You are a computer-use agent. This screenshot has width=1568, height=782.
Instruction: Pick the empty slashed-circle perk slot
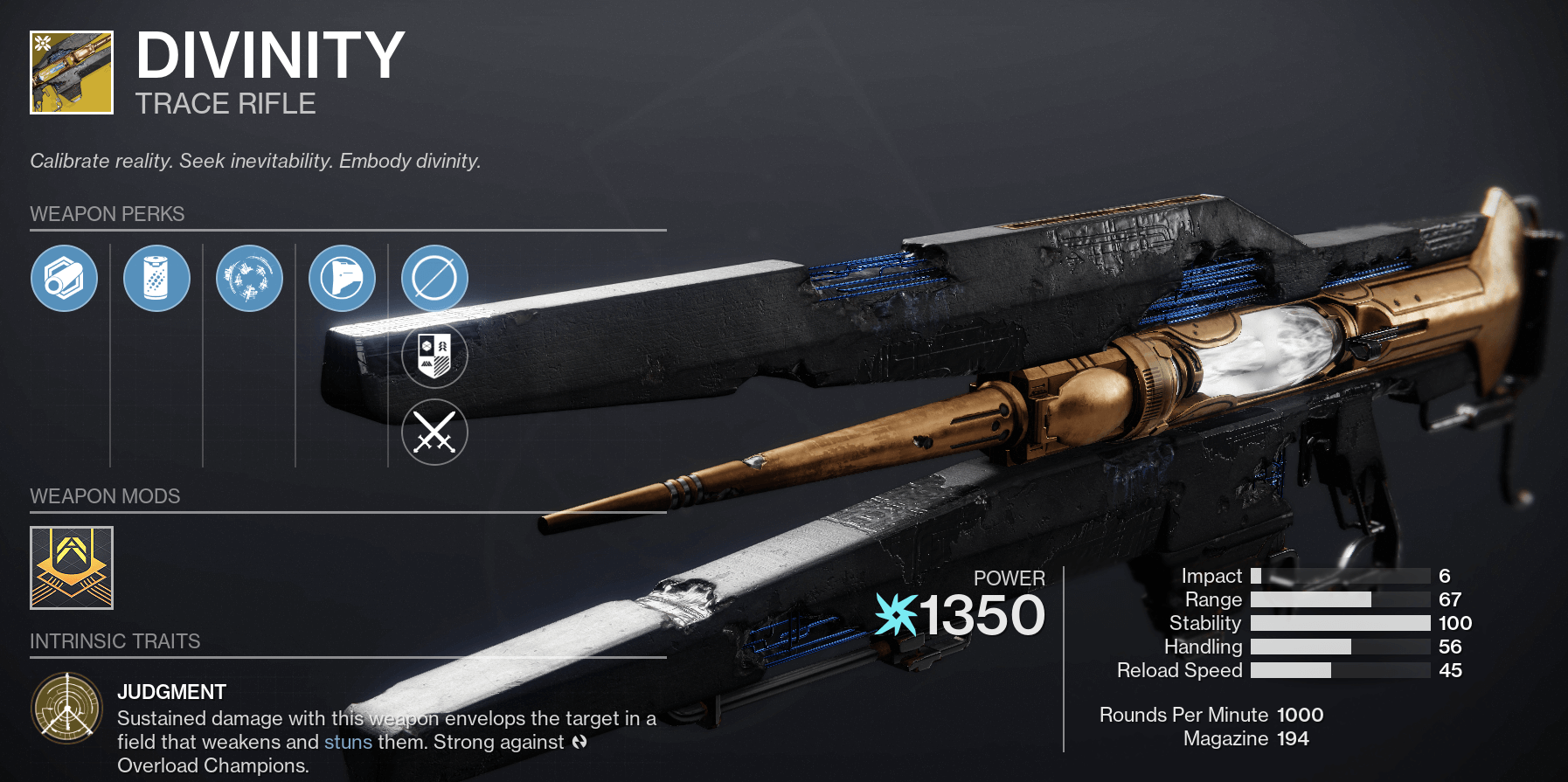point(434,279)
